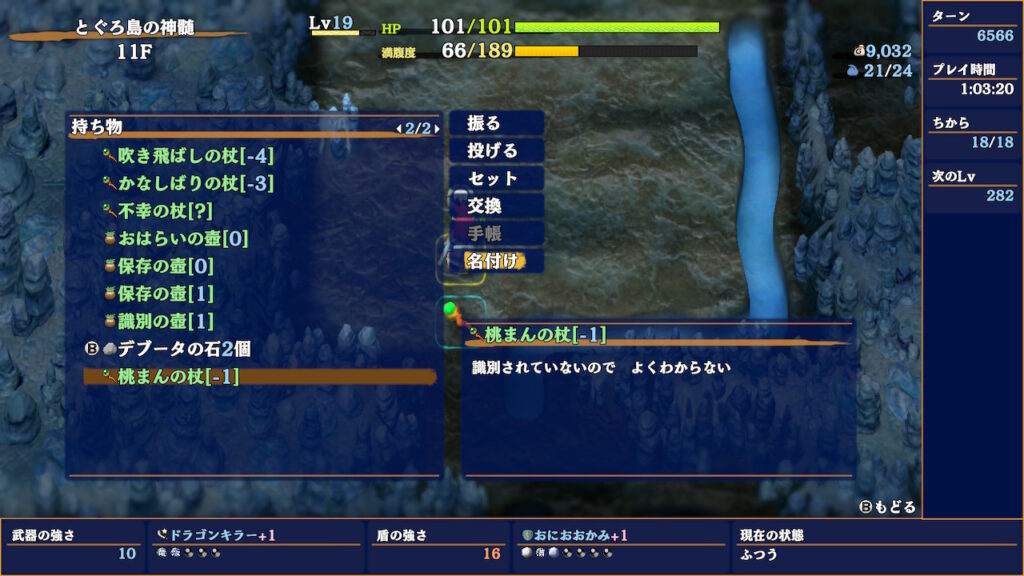Click the greyed-out 手帳 command
Viewport: 1024px width, 576px height.
[496, 233]
